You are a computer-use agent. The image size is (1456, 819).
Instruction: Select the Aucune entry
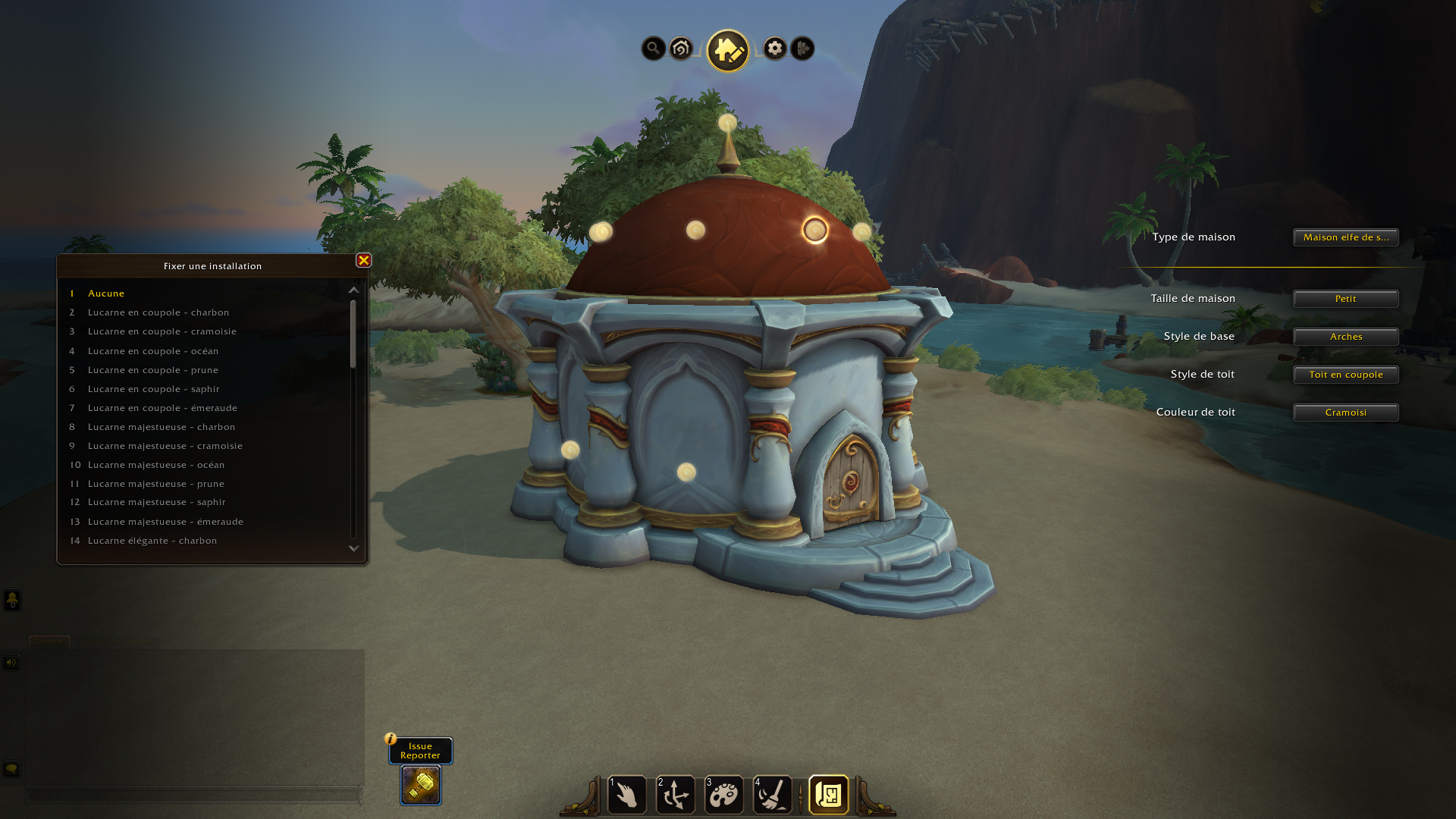tap(106, 293)
